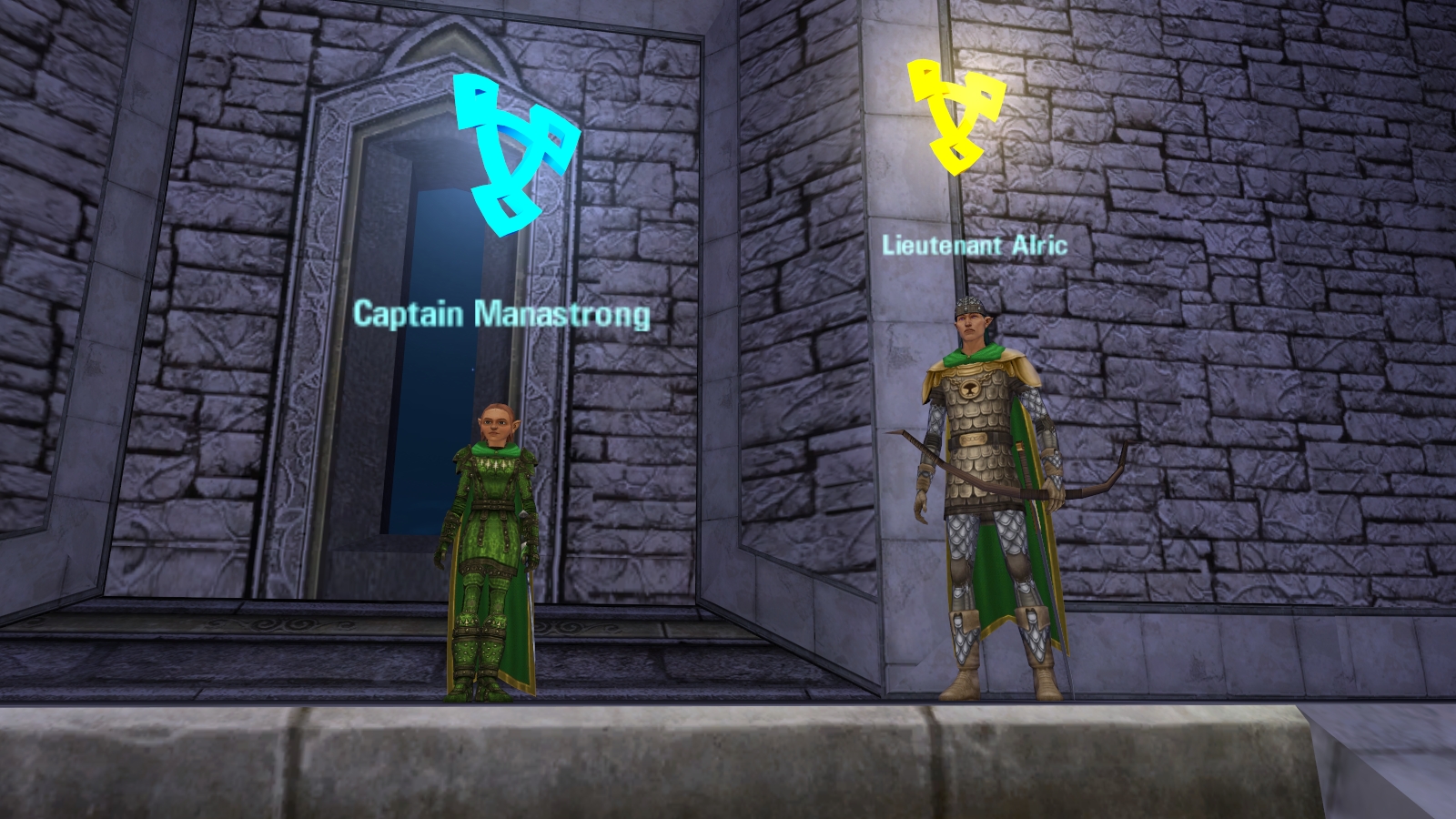Screen dimensions: 1456x819
Task: Select the Lieutenant Alric nameplate
Action: point(974,245)
